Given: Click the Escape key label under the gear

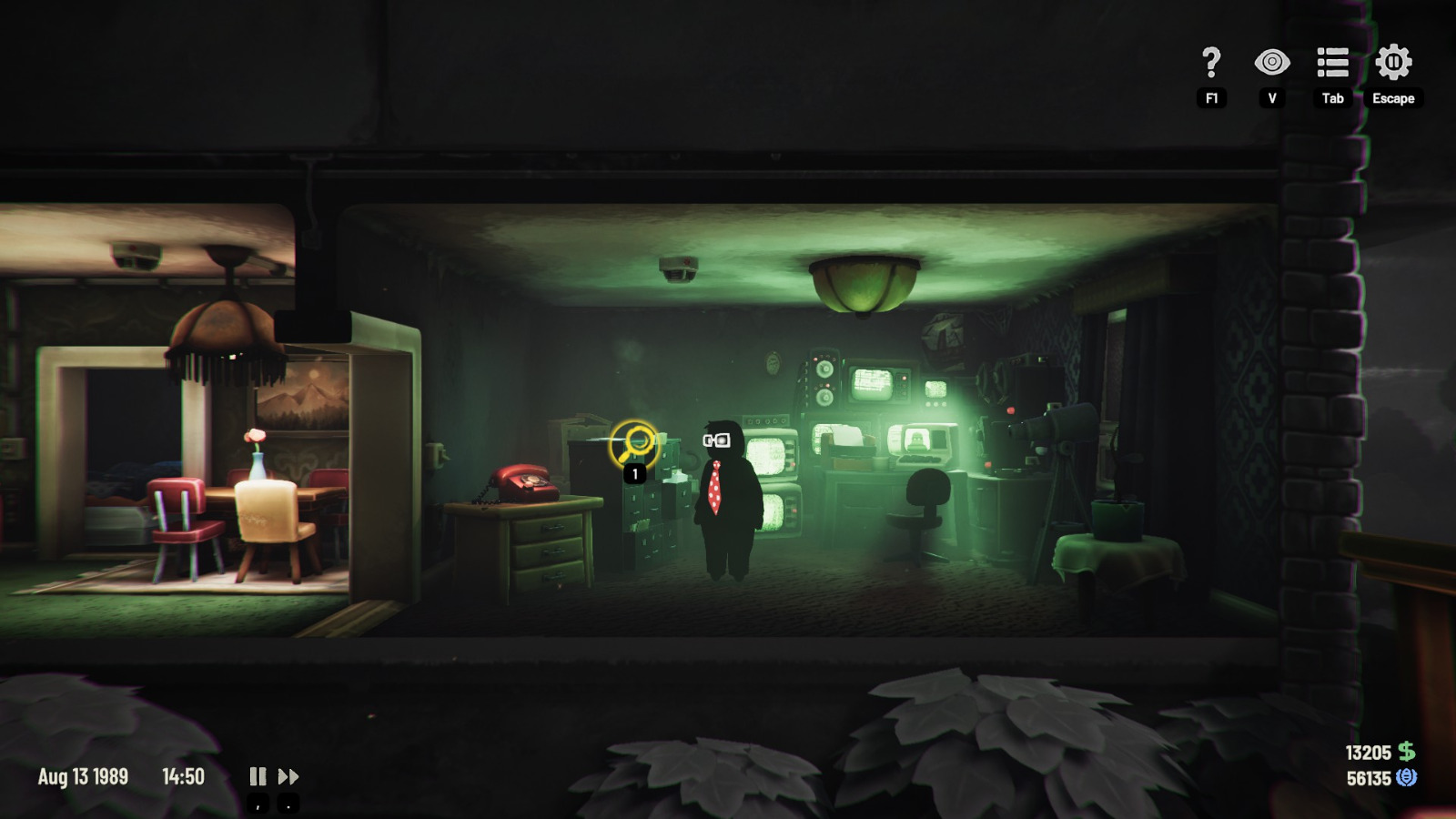Looking at the screenshot, I should 1394,99.
